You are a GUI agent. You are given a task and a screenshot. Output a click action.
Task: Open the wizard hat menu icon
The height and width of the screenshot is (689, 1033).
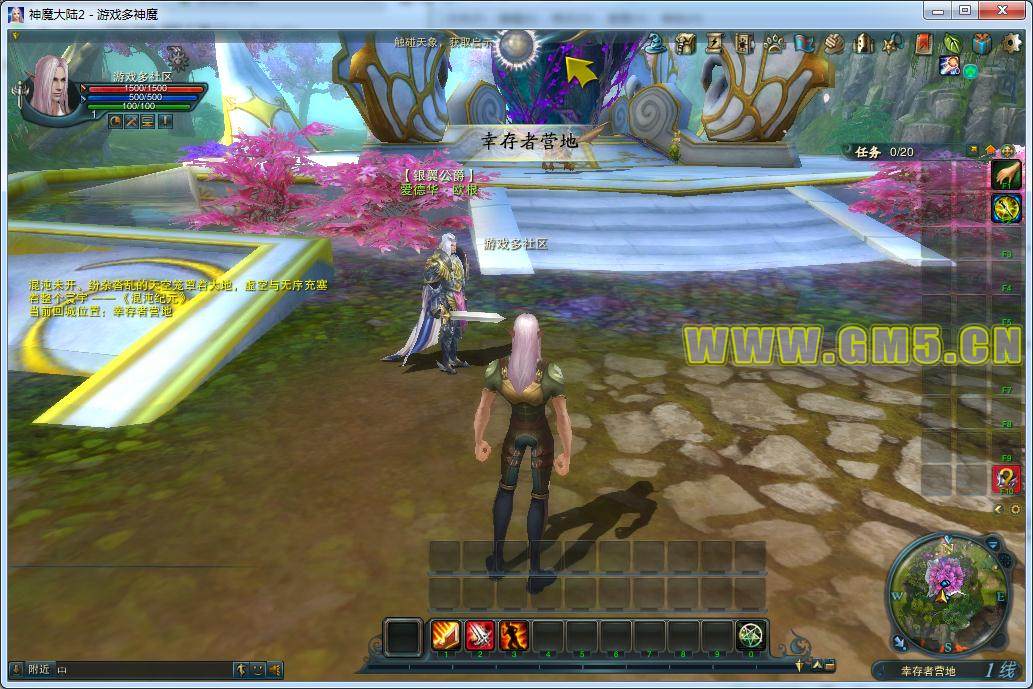tap(655, 43)
